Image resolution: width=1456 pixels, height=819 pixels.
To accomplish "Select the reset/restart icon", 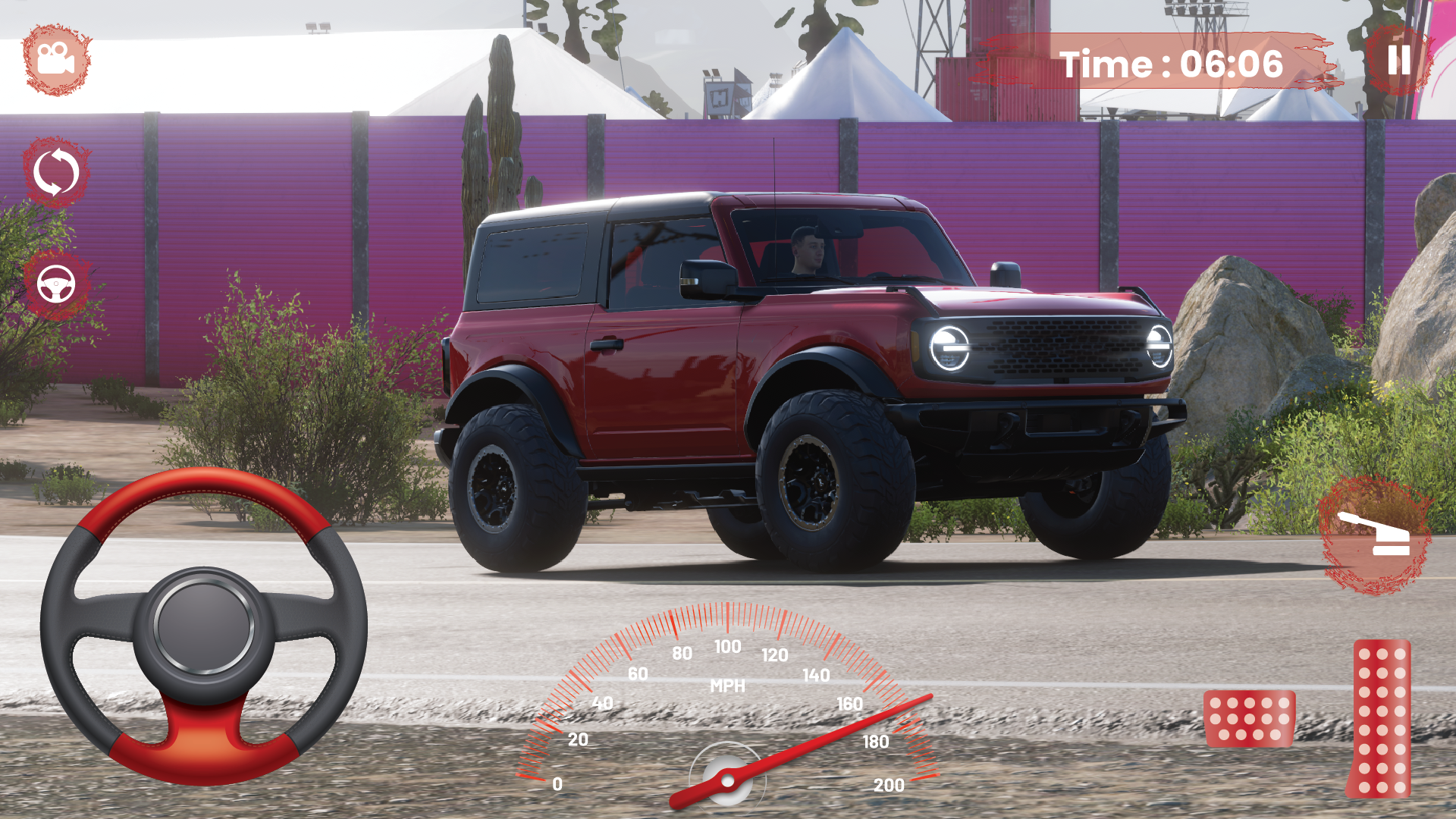I will (x=56, y=173).
